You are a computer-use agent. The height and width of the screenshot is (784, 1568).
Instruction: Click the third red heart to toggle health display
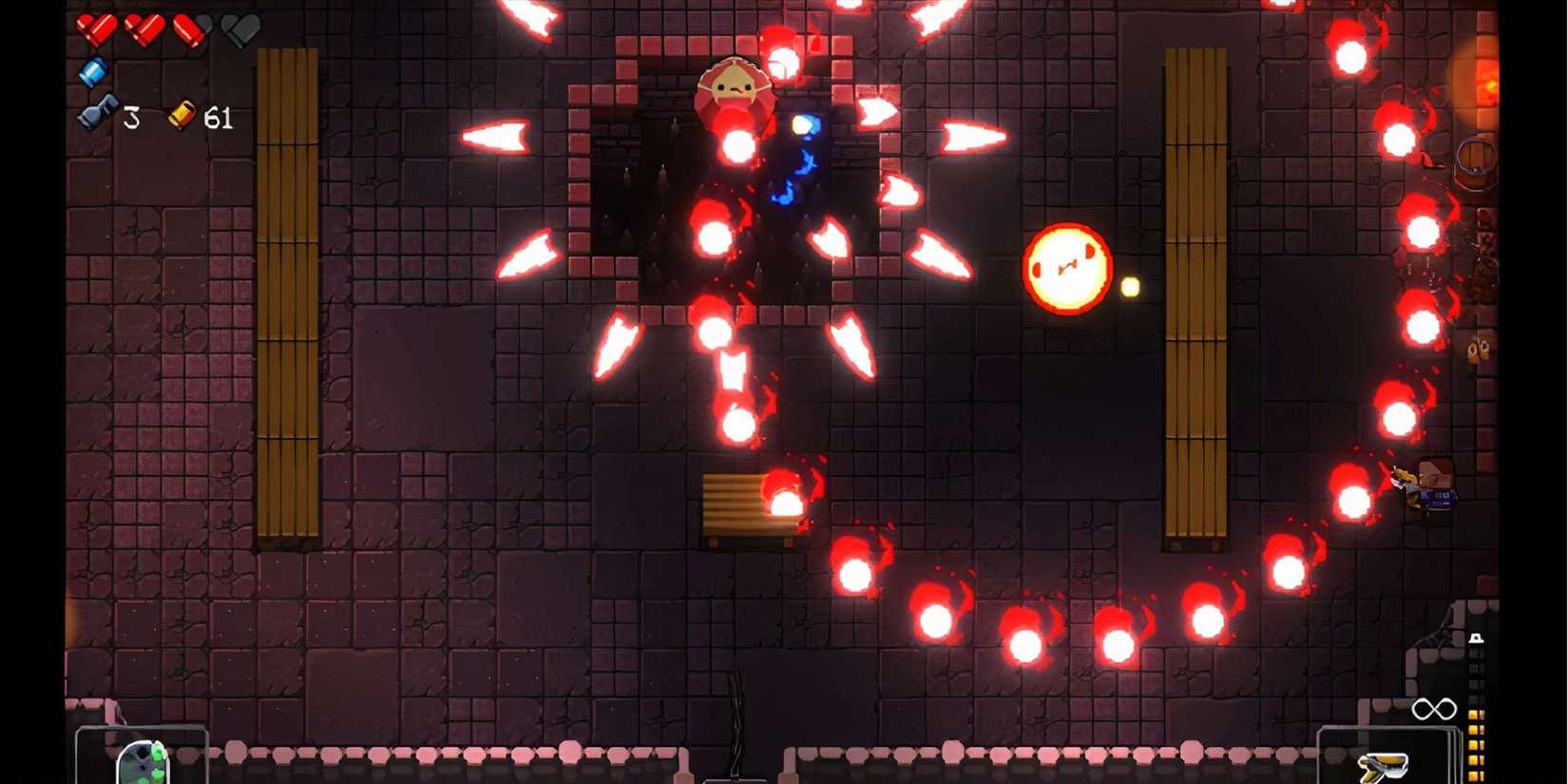point(190,30)
